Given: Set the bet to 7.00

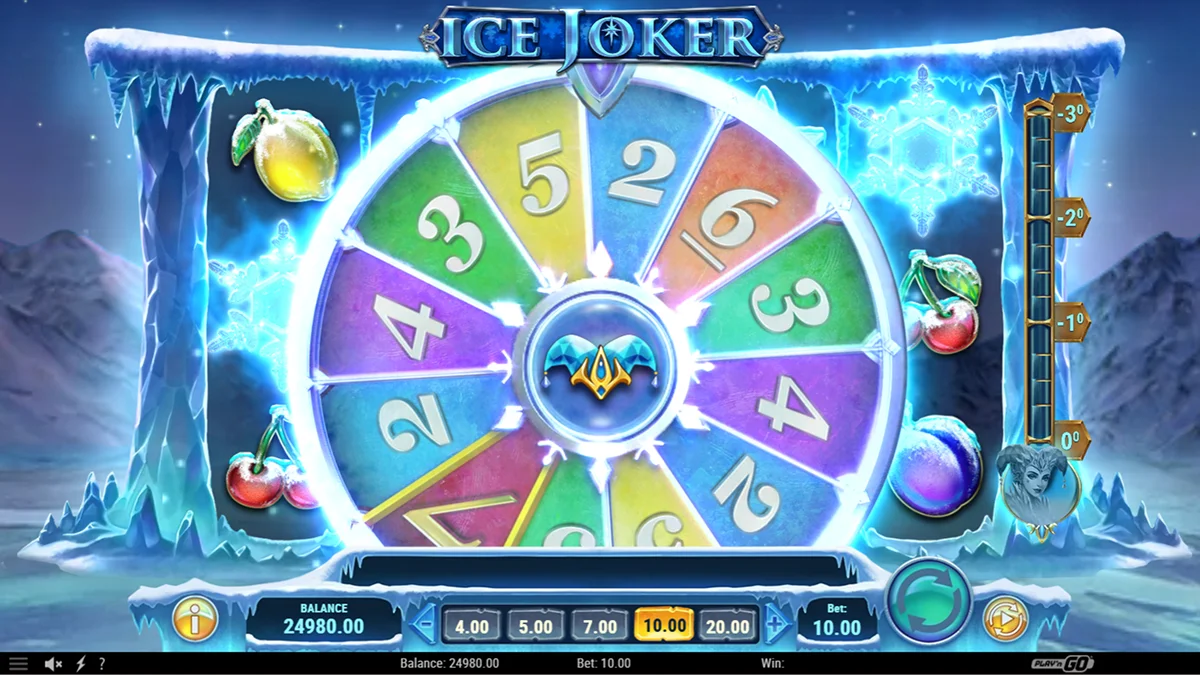Looking at the screenshot, I should (x=600, y=627).
